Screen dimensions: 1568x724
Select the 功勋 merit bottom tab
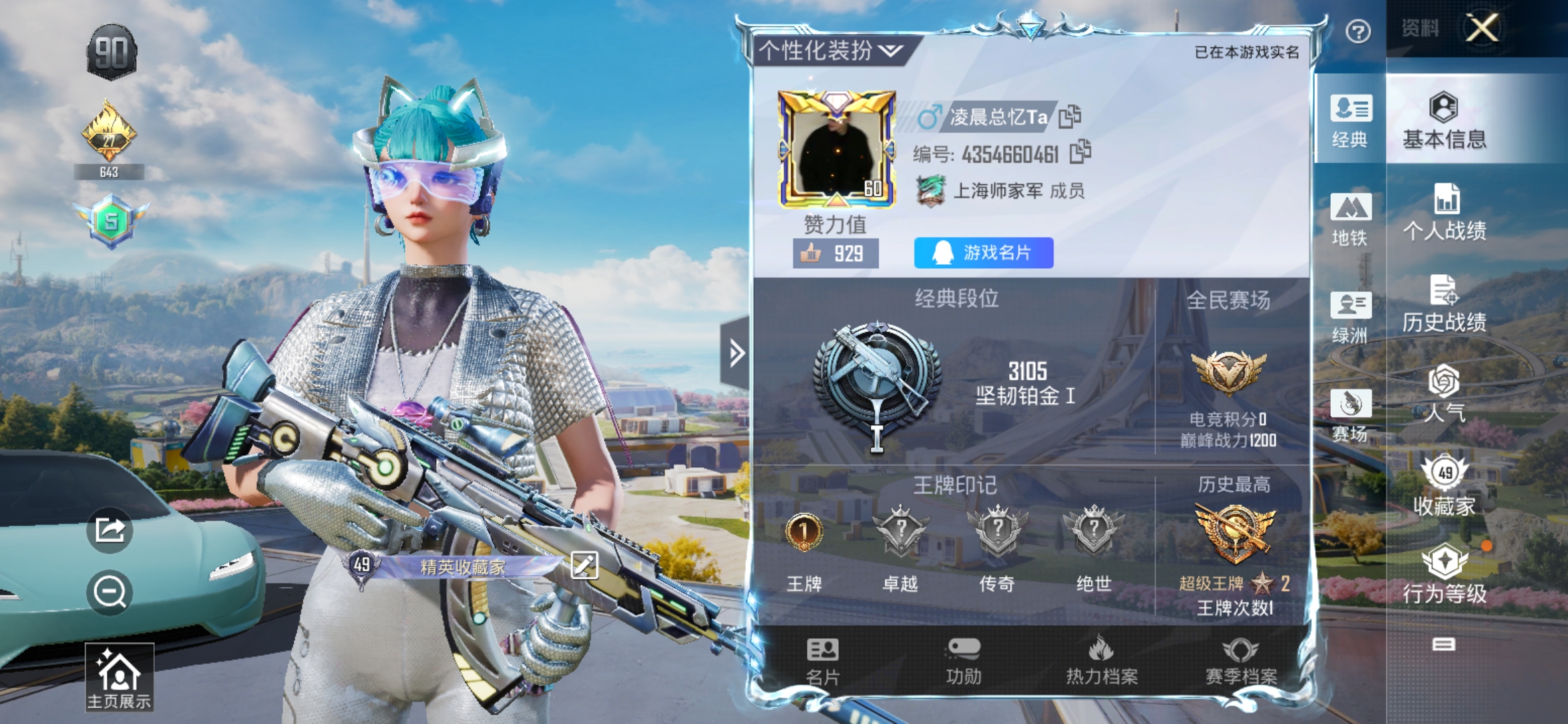963,661
